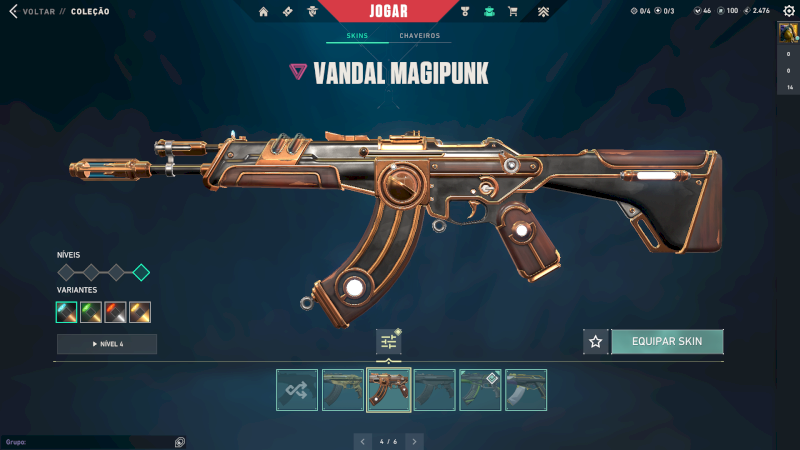Play the Nível 4 preview
Image resolution: width=800 pixels, height=450 pixels.
(x=107, y=344)
